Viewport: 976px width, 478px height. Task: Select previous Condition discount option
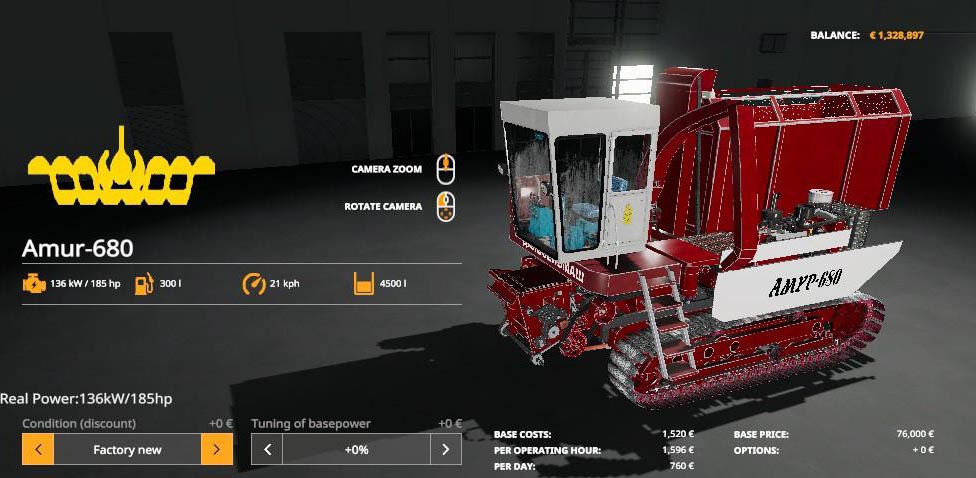[38, 450]
